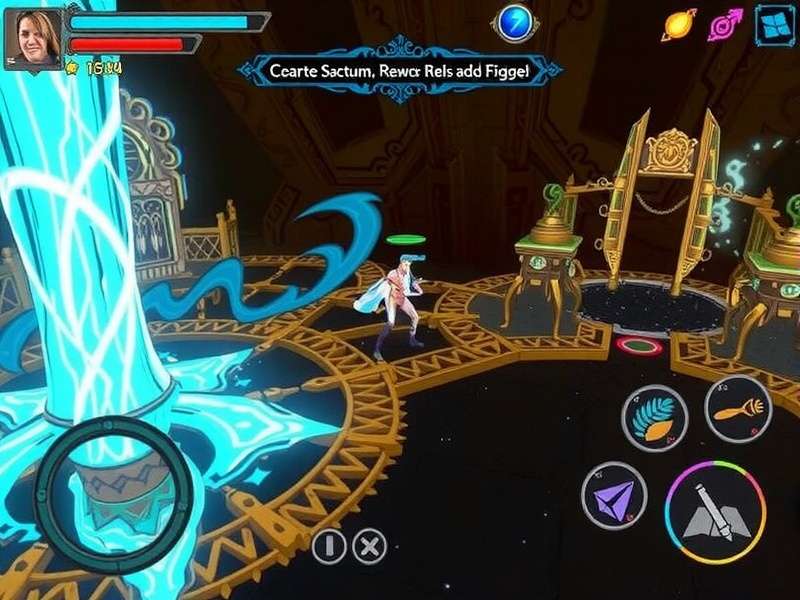Viewport: 800px width, 600px height.
Task: Open the blue map panel button
Action: coord(774,24)
